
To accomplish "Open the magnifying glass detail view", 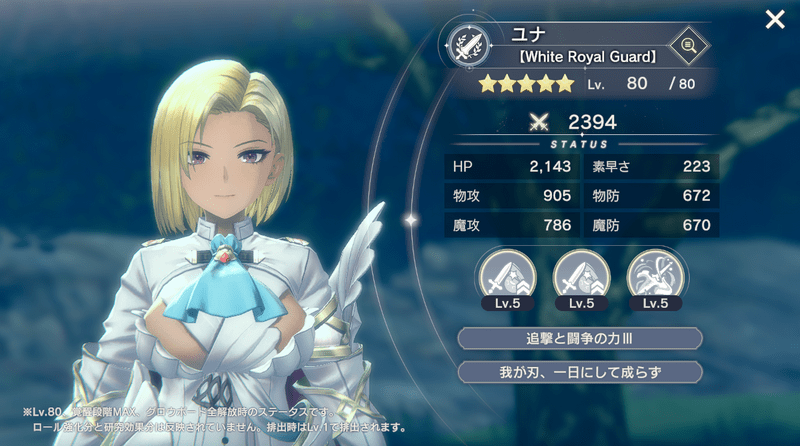I will (687, 44).
